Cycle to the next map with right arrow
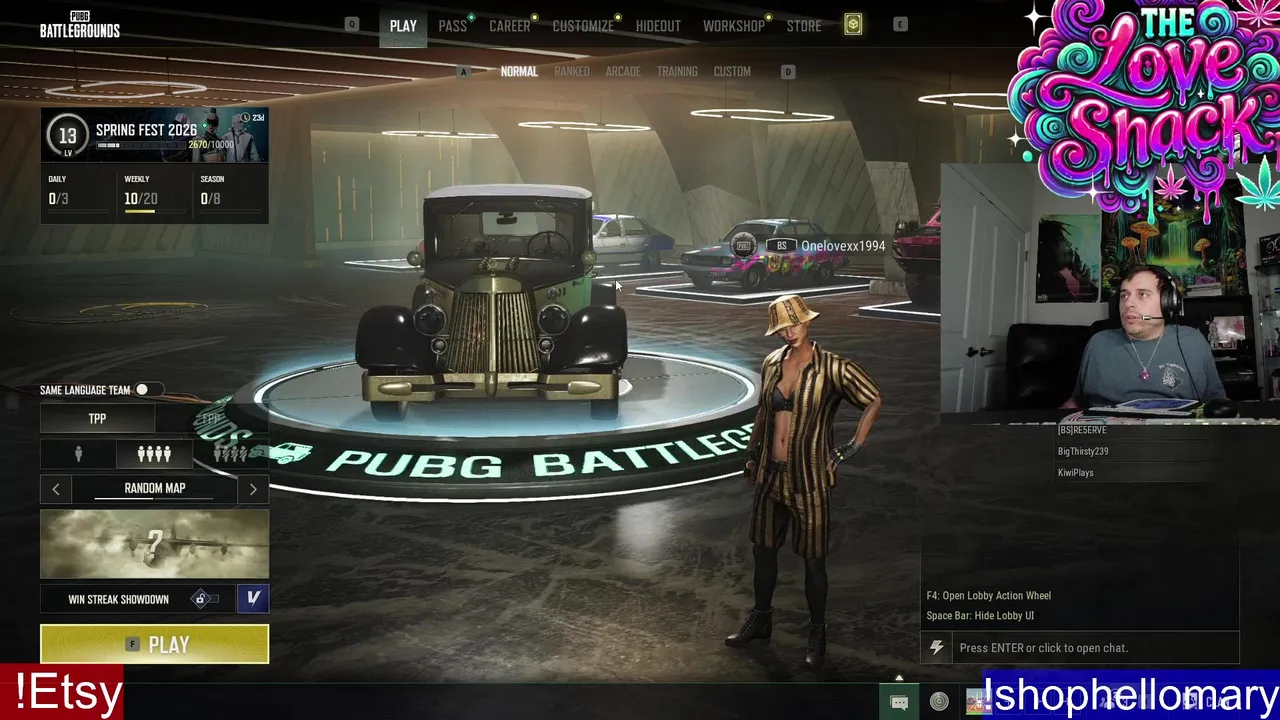 tap(253, 489)
